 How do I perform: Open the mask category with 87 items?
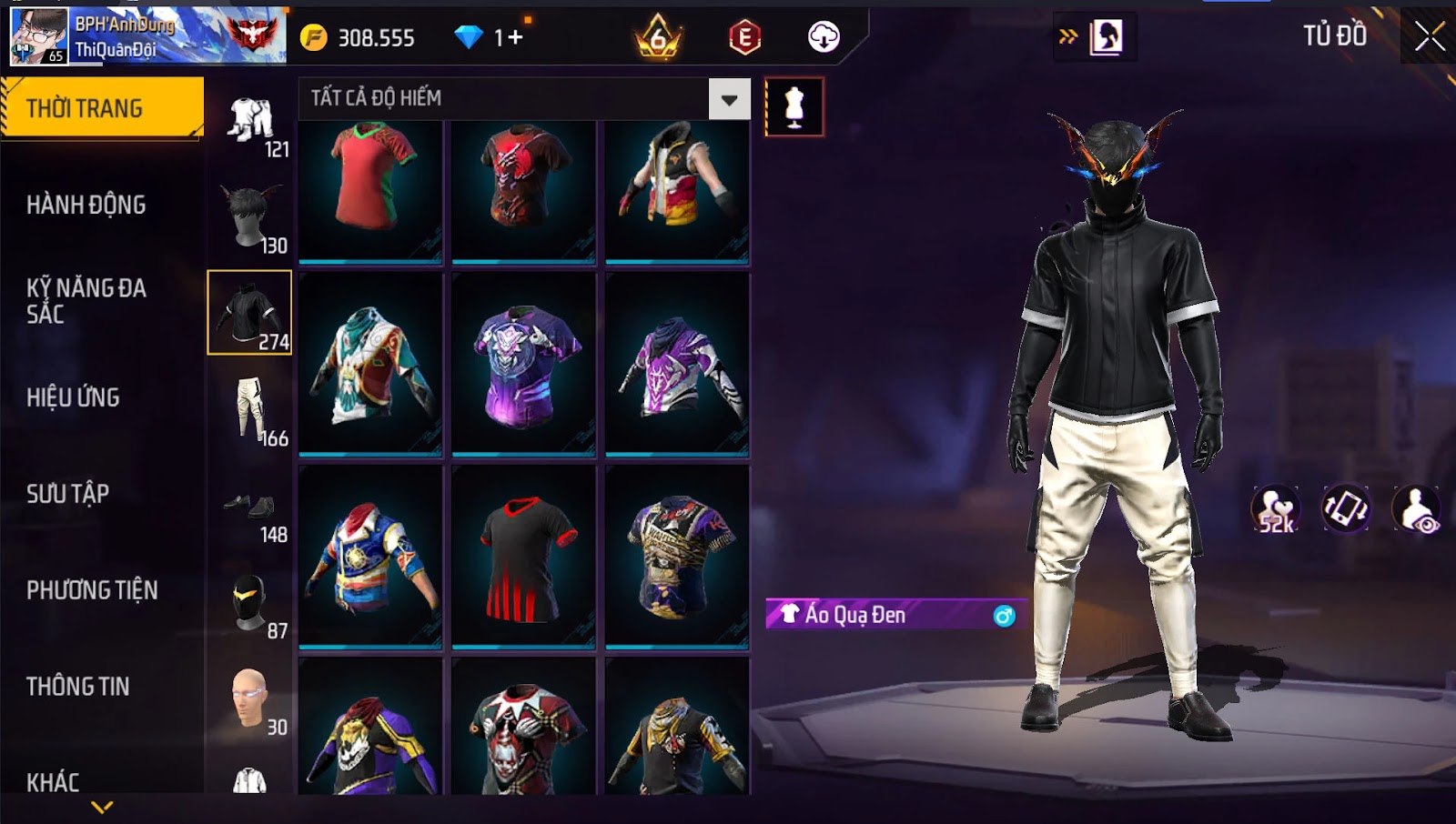[250, 604]
